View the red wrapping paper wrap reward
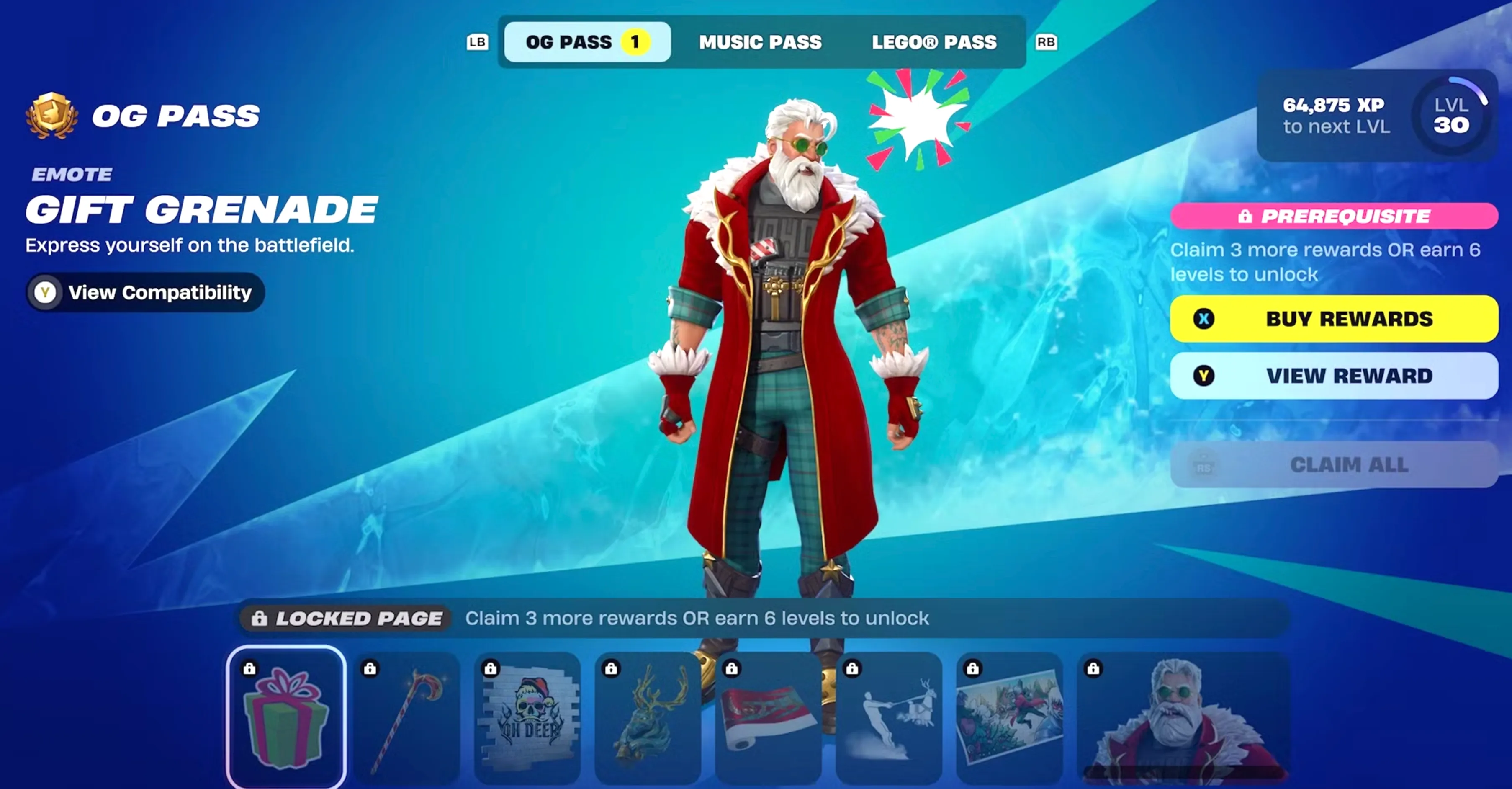 tap(769, 717)
